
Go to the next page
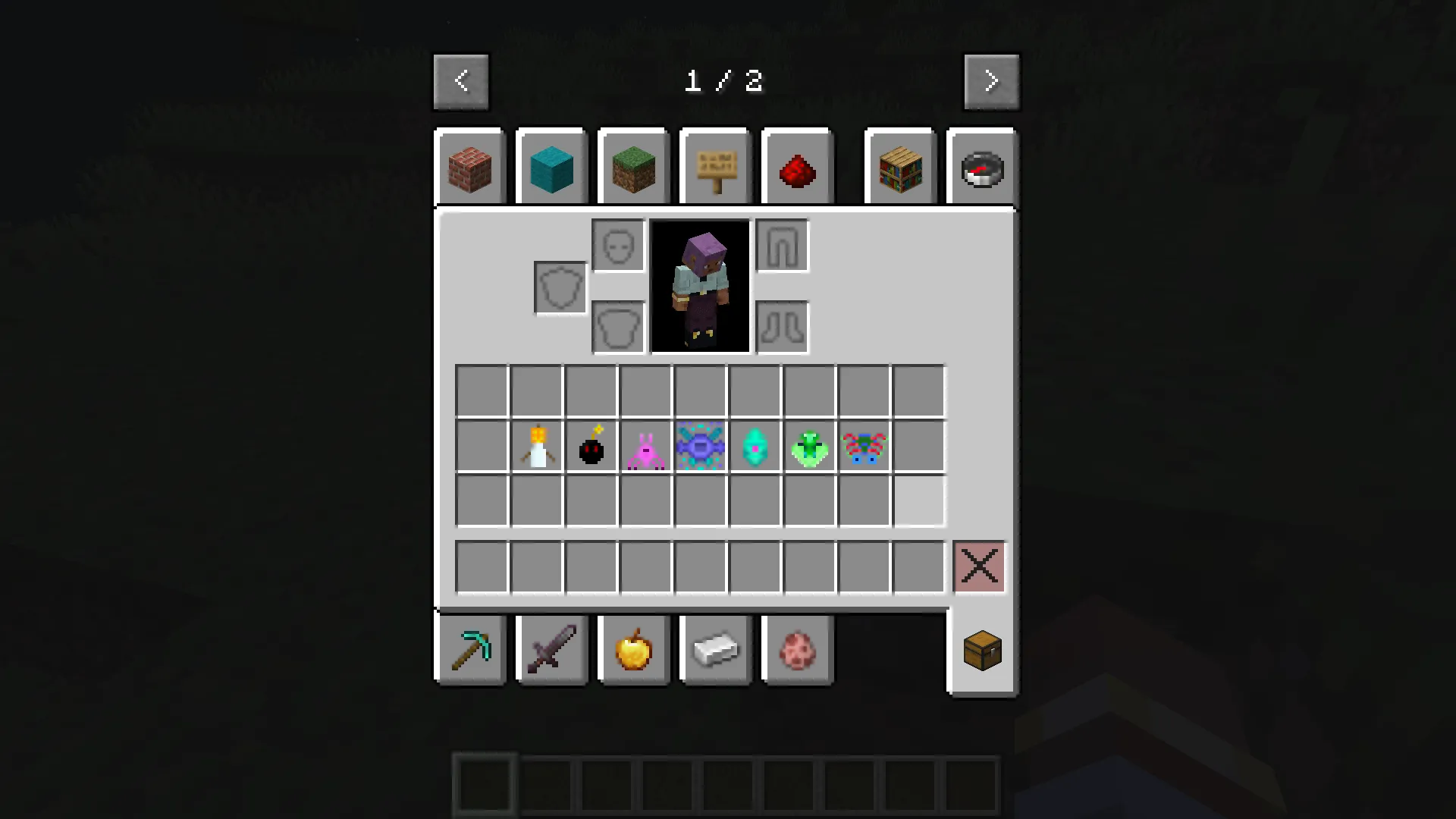point(992,80)
